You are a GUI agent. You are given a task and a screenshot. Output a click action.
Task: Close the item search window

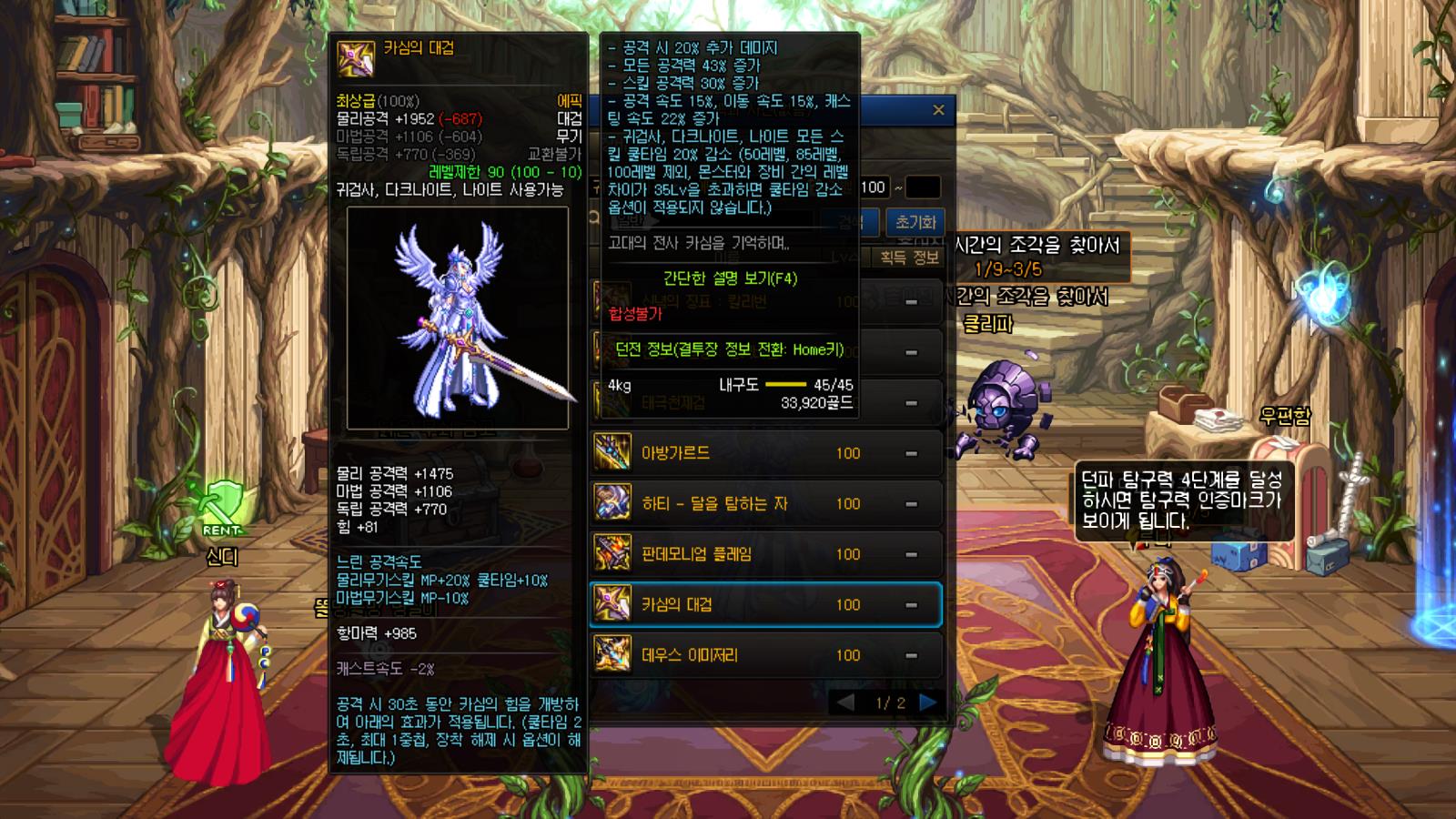coord(938,110)
